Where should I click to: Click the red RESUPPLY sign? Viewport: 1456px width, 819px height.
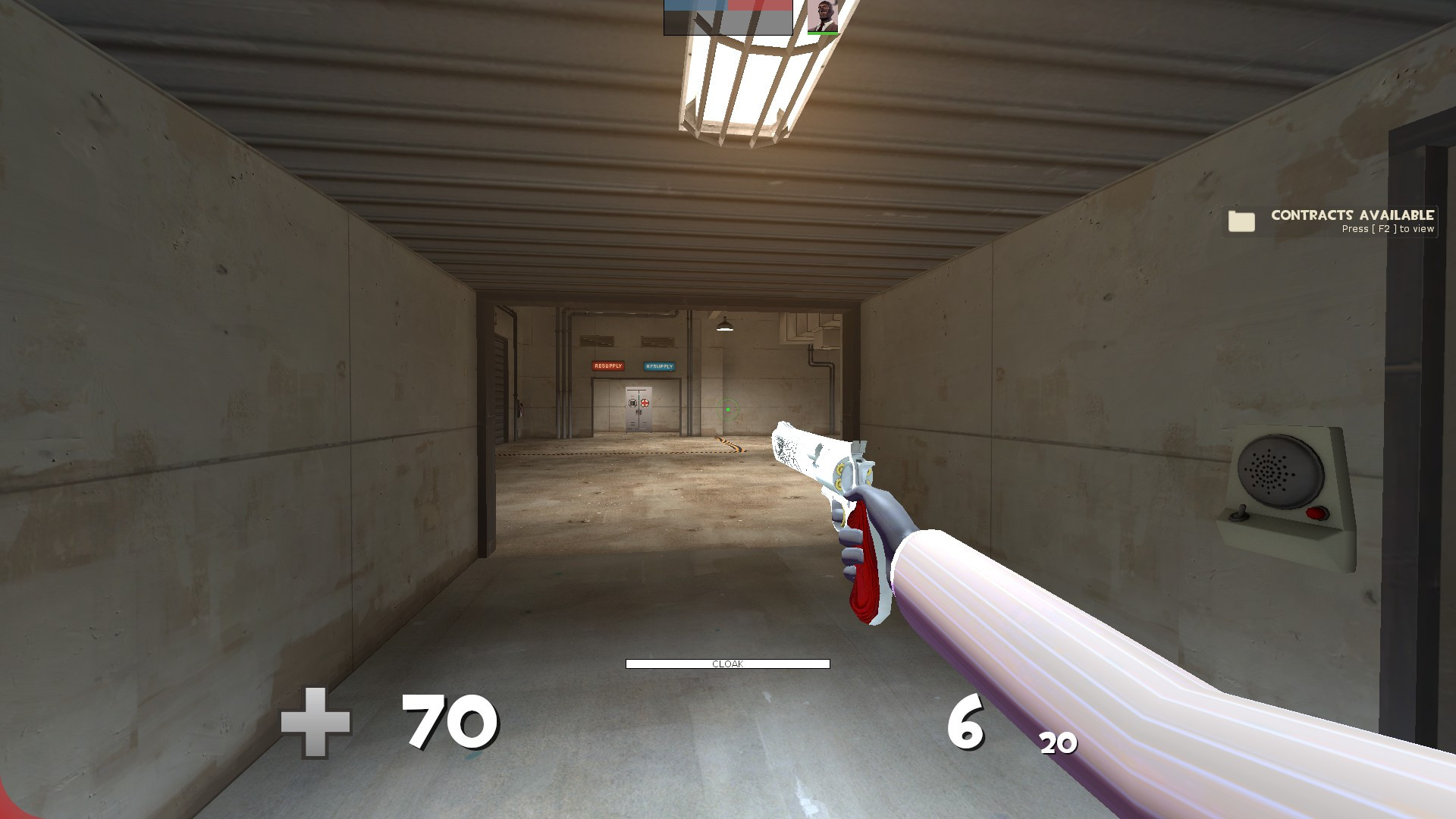608,366
